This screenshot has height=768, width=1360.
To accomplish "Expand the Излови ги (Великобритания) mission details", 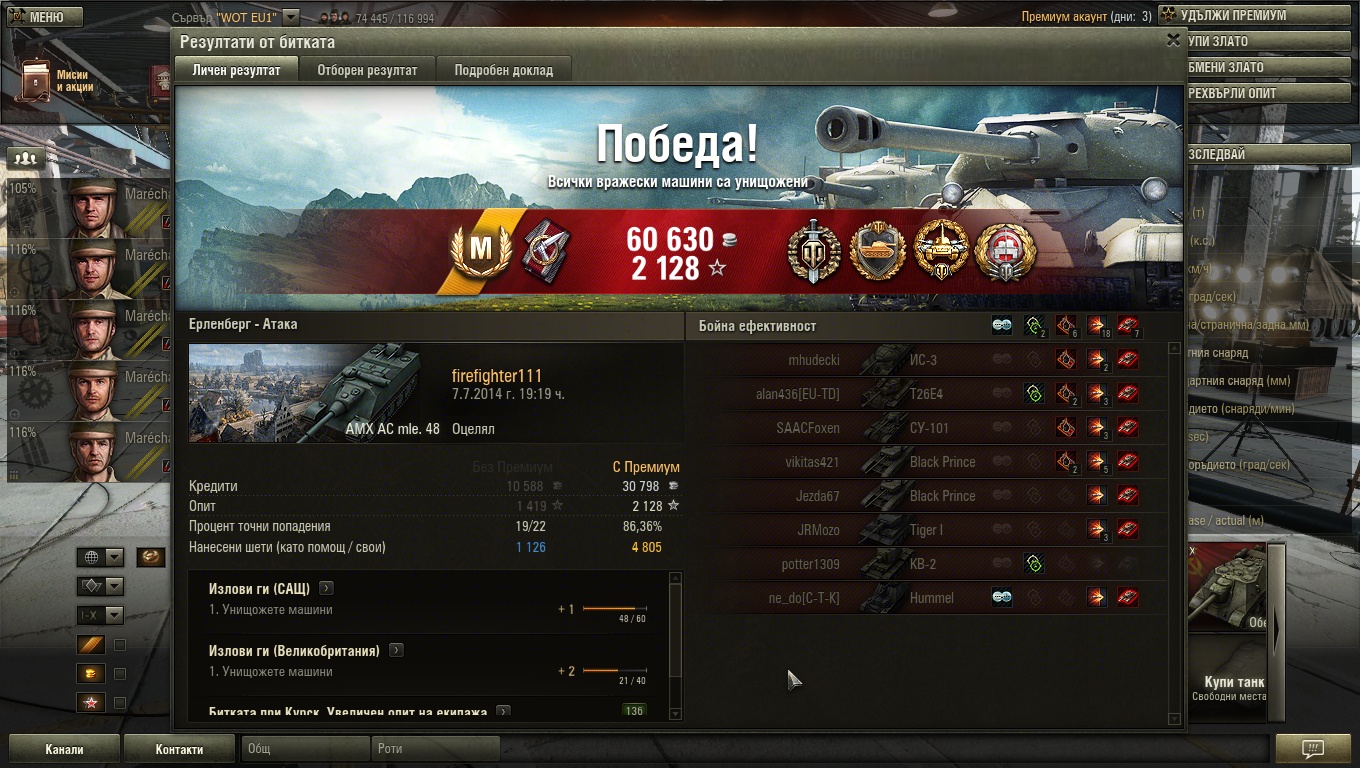I will 396,650.
